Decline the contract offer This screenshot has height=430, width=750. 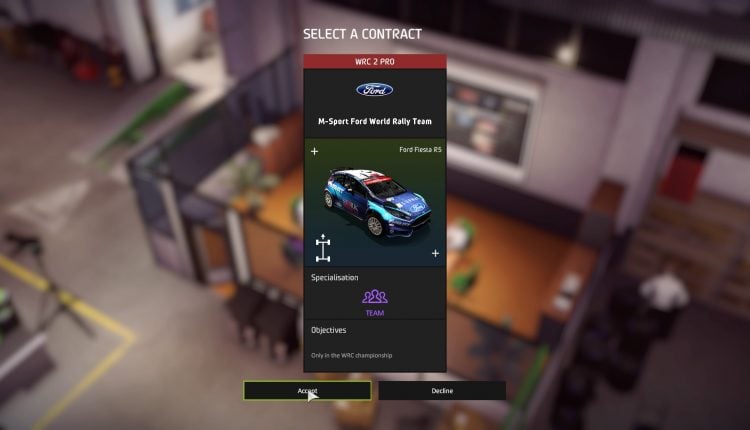pos(442,391)
